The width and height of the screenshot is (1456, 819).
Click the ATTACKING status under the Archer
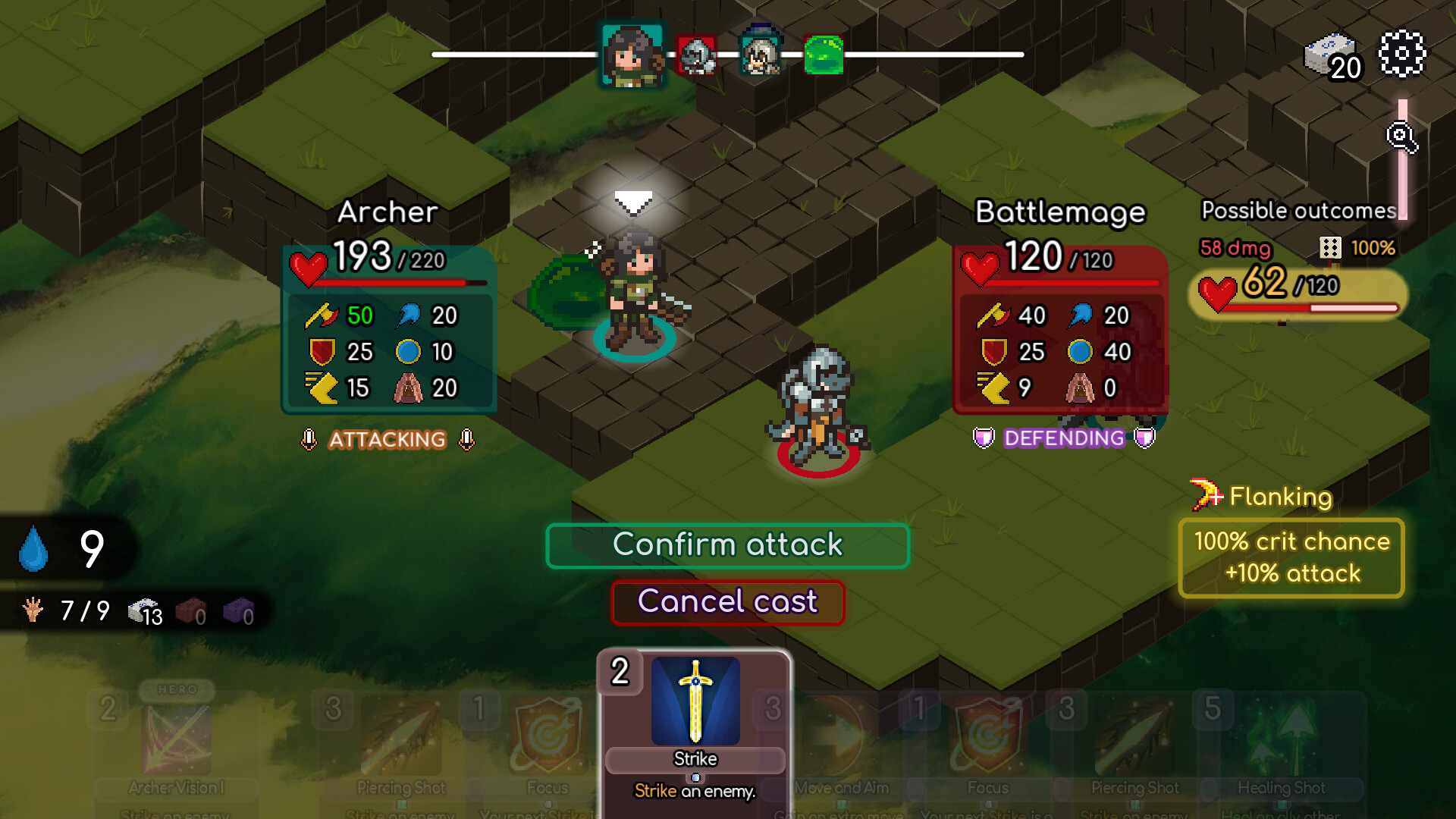click(387, 441)
